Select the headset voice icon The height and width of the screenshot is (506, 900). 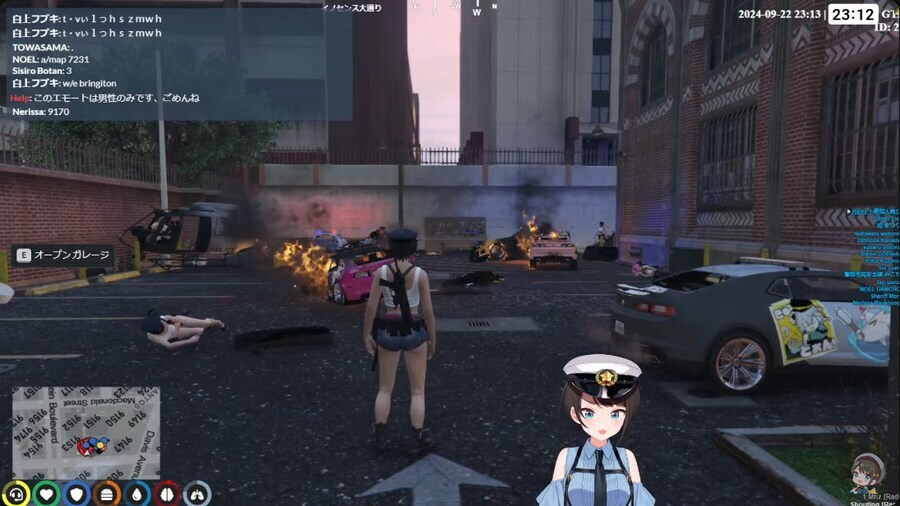[16, 493]
